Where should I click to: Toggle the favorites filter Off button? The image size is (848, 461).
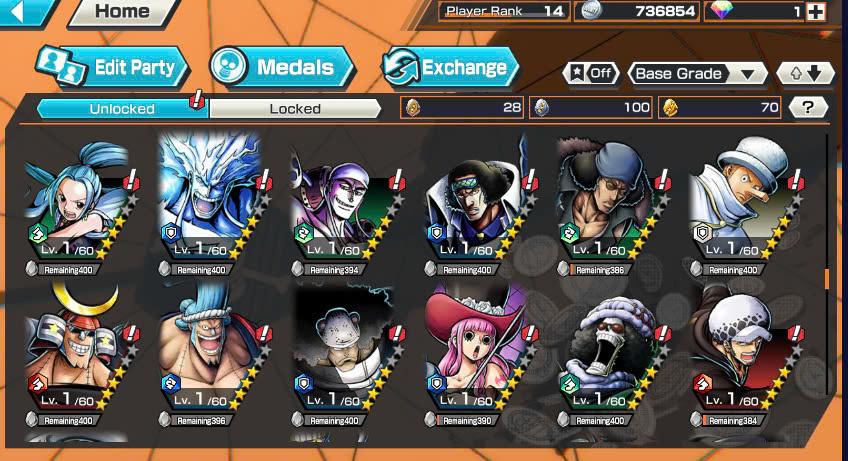[x=591, y=74]
